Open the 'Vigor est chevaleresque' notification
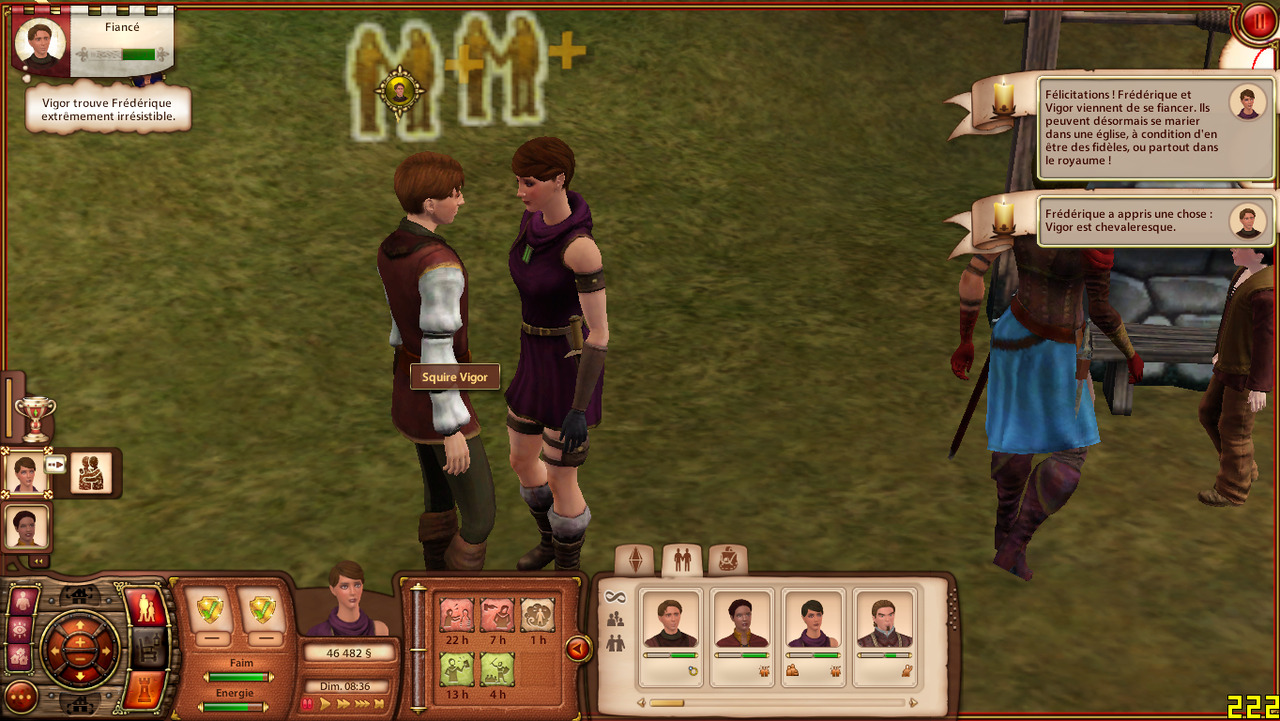The height and width of the screenshot is (721, 1280). pos(1155,220)
